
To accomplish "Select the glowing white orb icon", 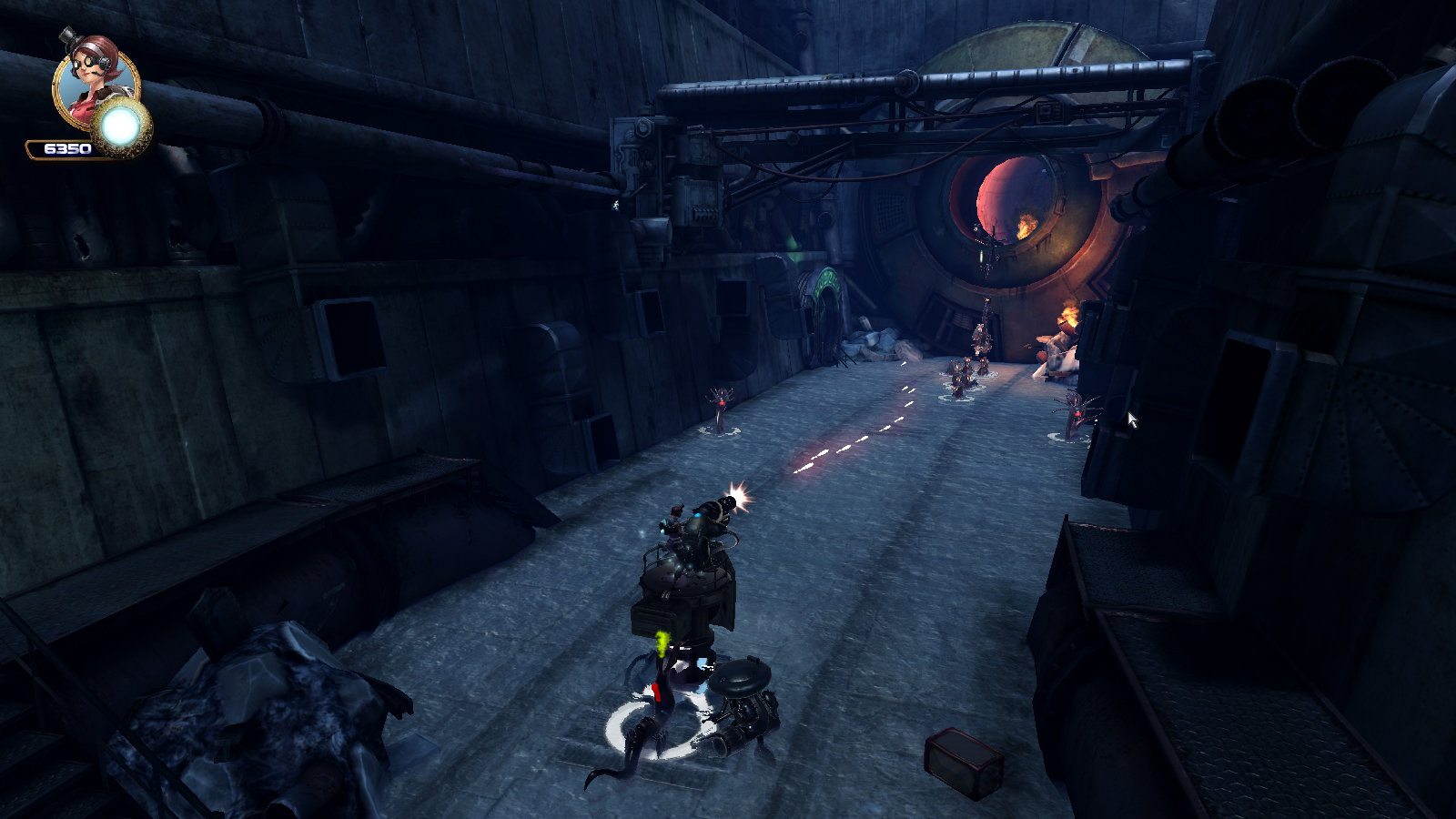I will pyautogui.click(x=121, y=129).
